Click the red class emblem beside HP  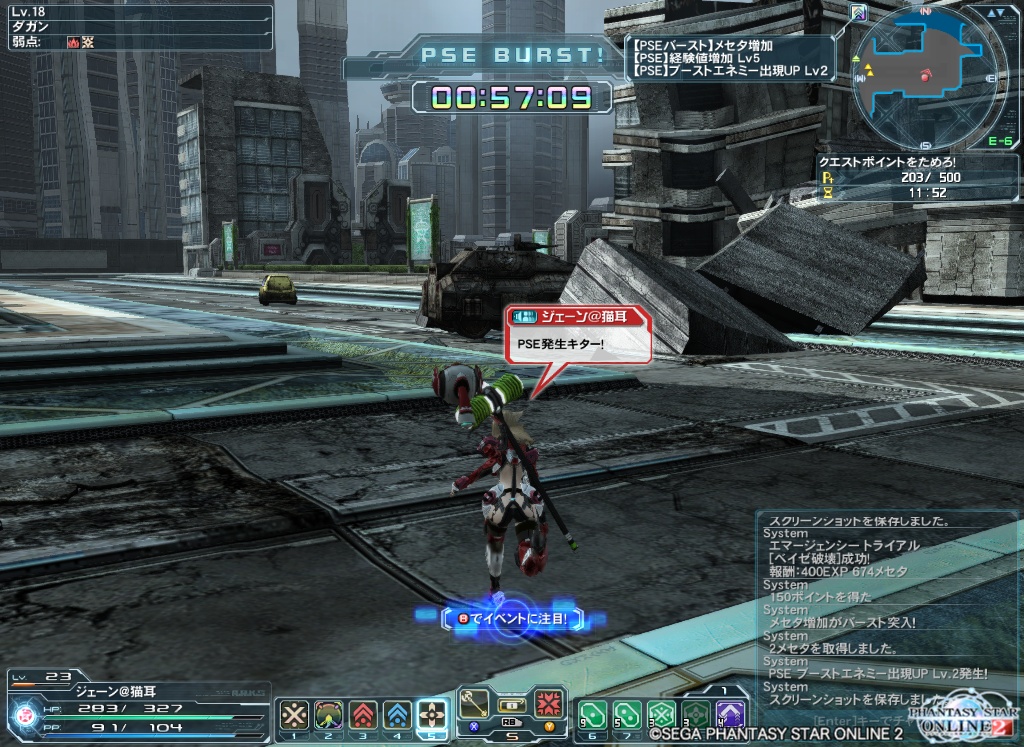(24, 714)
